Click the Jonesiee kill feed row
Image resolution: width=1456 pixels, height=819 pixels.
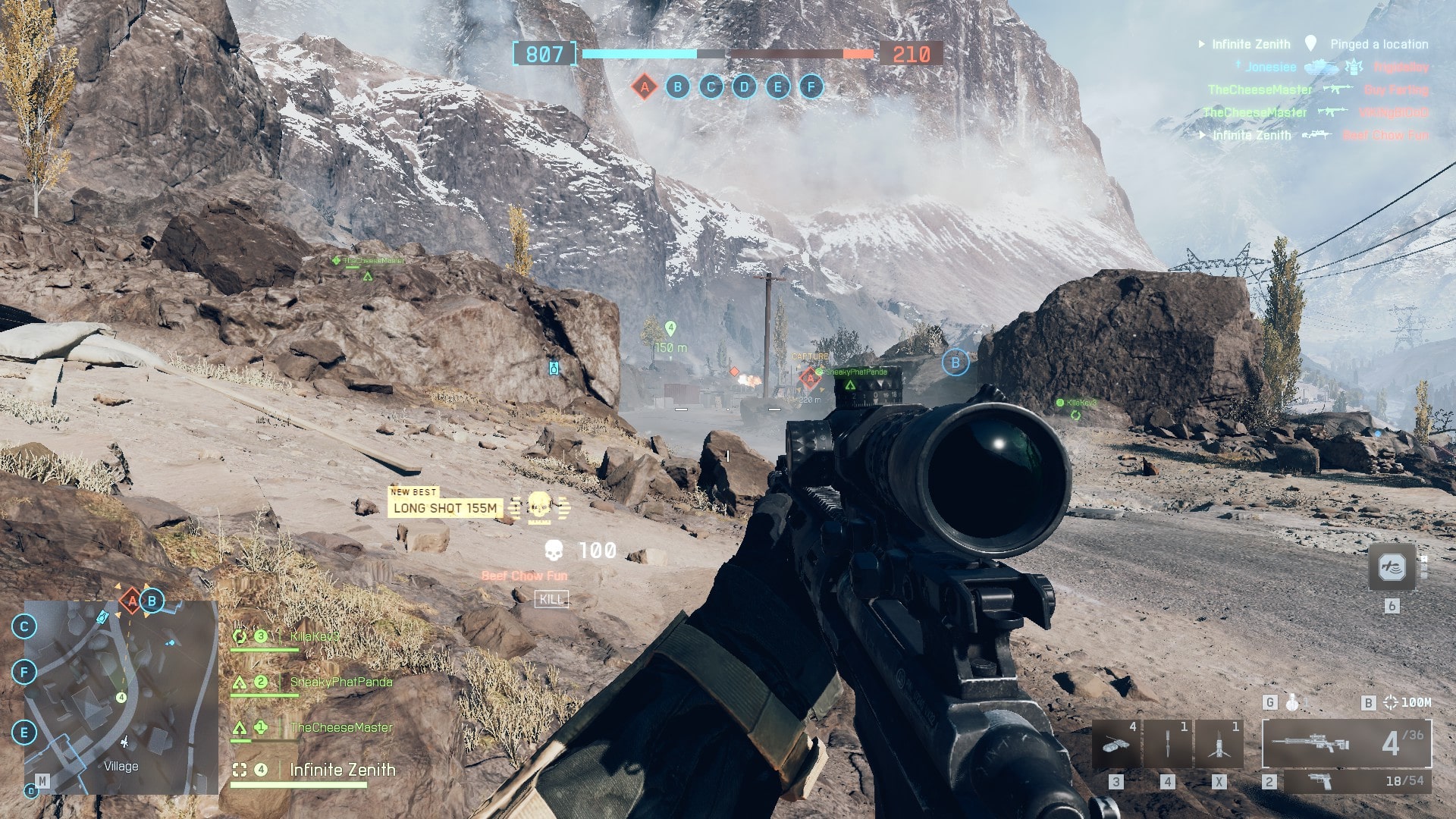point(1271,67)
